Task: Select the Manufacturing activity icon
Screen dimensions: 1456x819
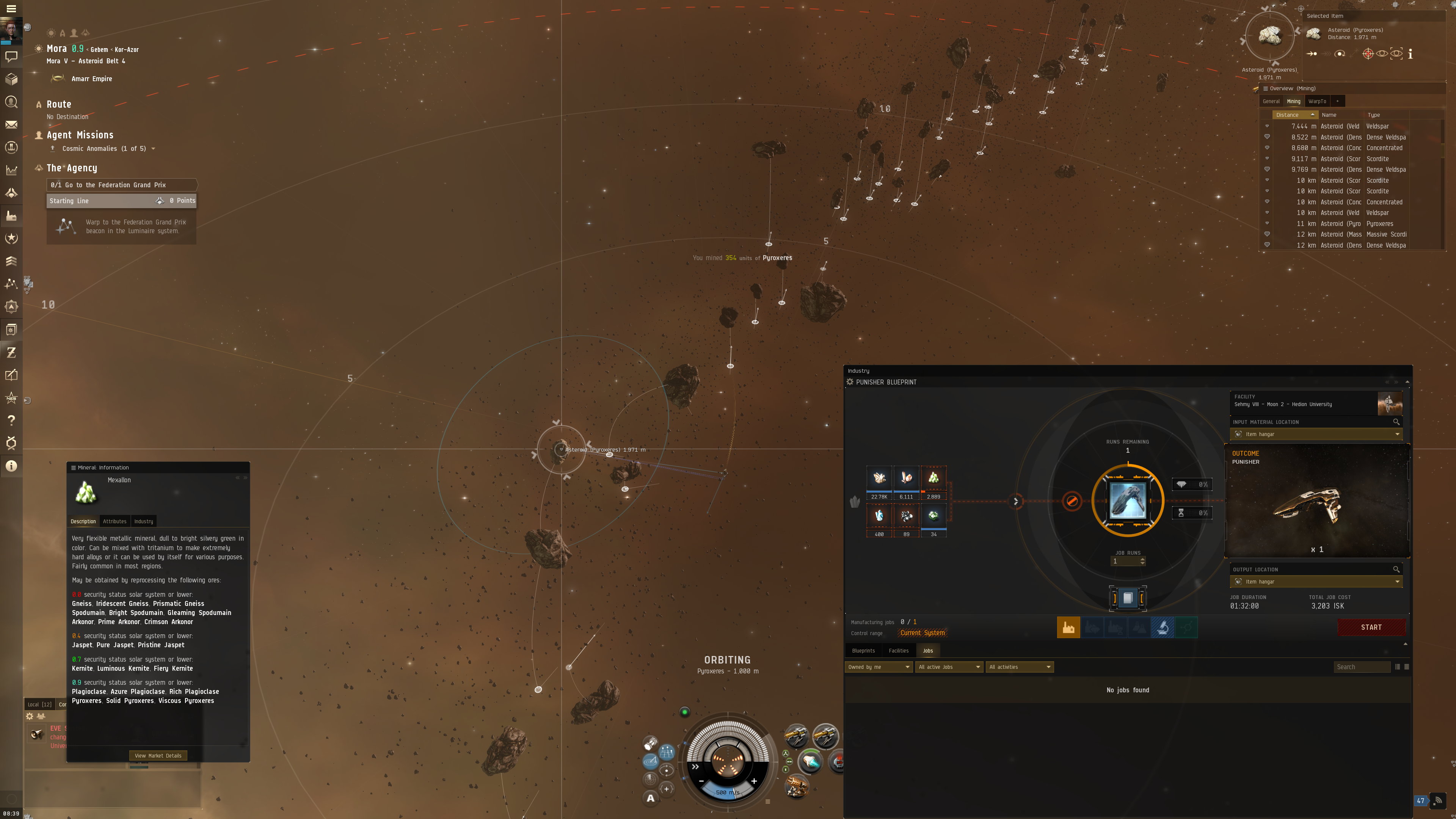Action: [1068, 628]
